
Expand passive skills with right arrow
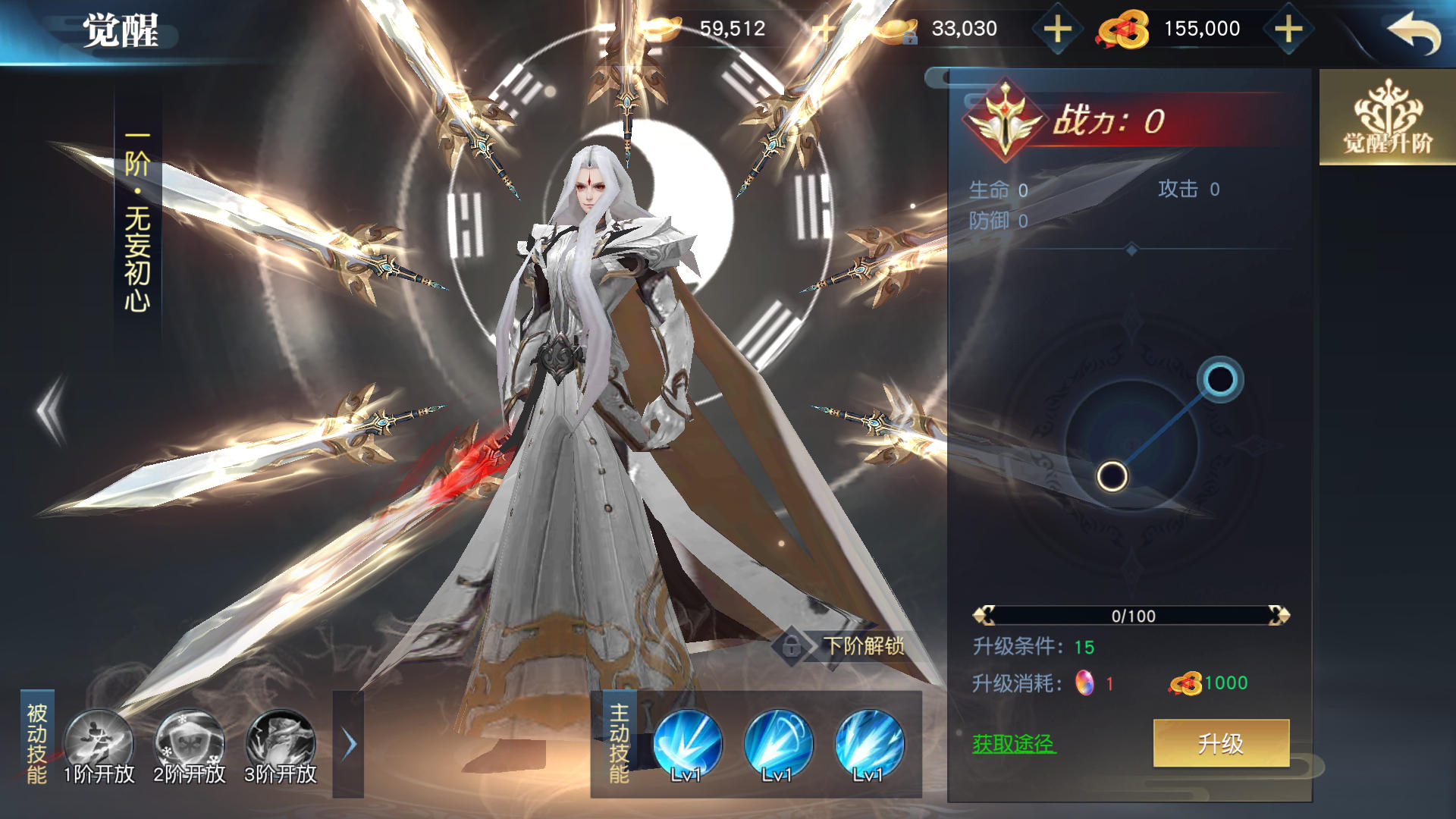pyautogui.click(x=349, y=745)
